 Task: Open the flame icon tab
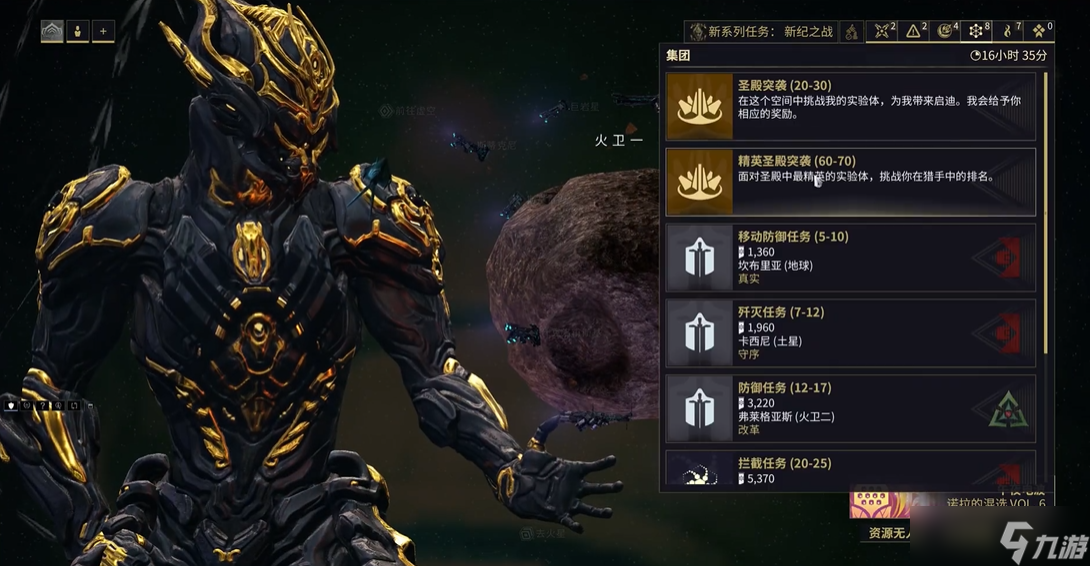click(1008, 32)
